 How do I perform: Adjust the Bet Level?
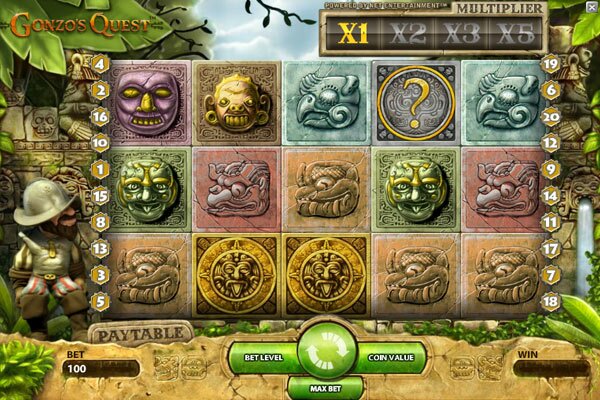[x=263, y=355]
